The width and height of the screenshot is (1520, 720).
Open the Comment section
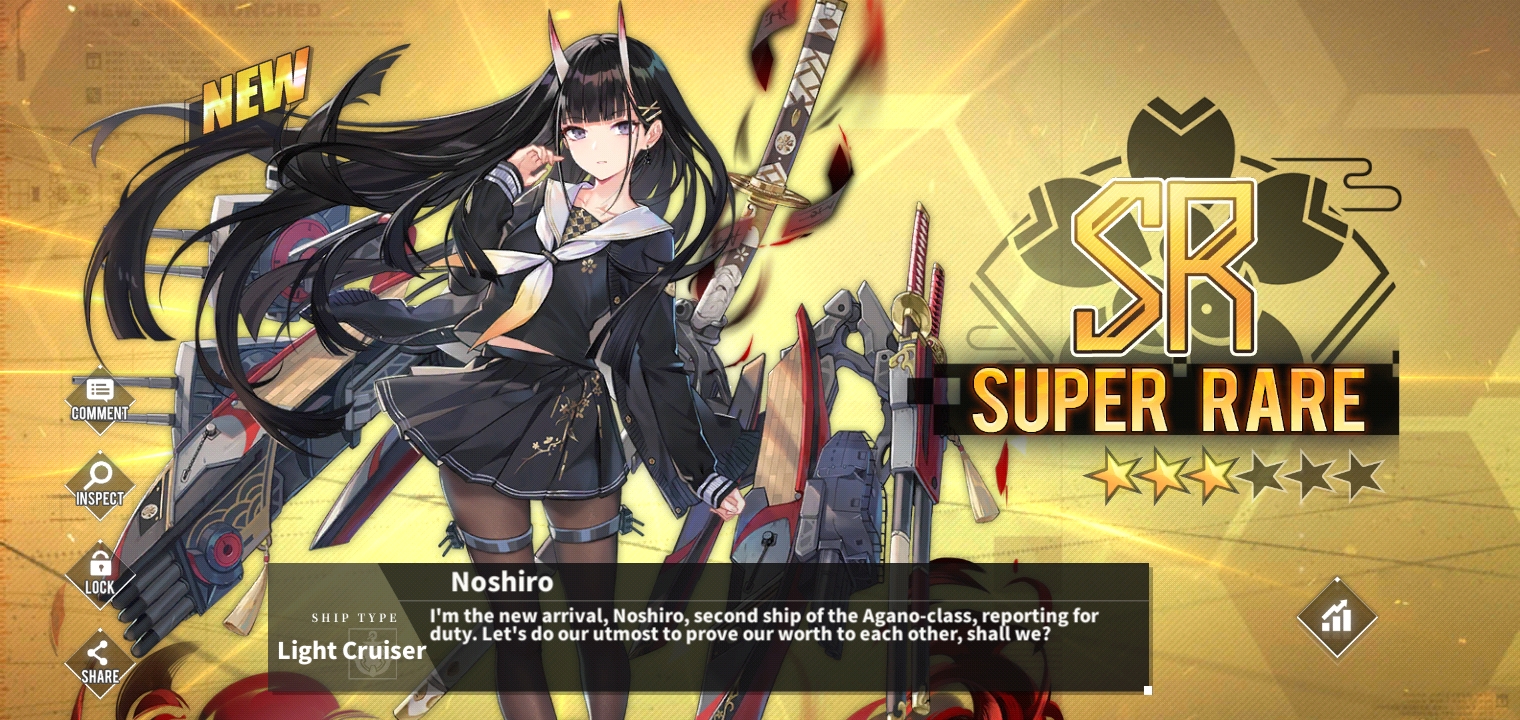tap(99, 399)
